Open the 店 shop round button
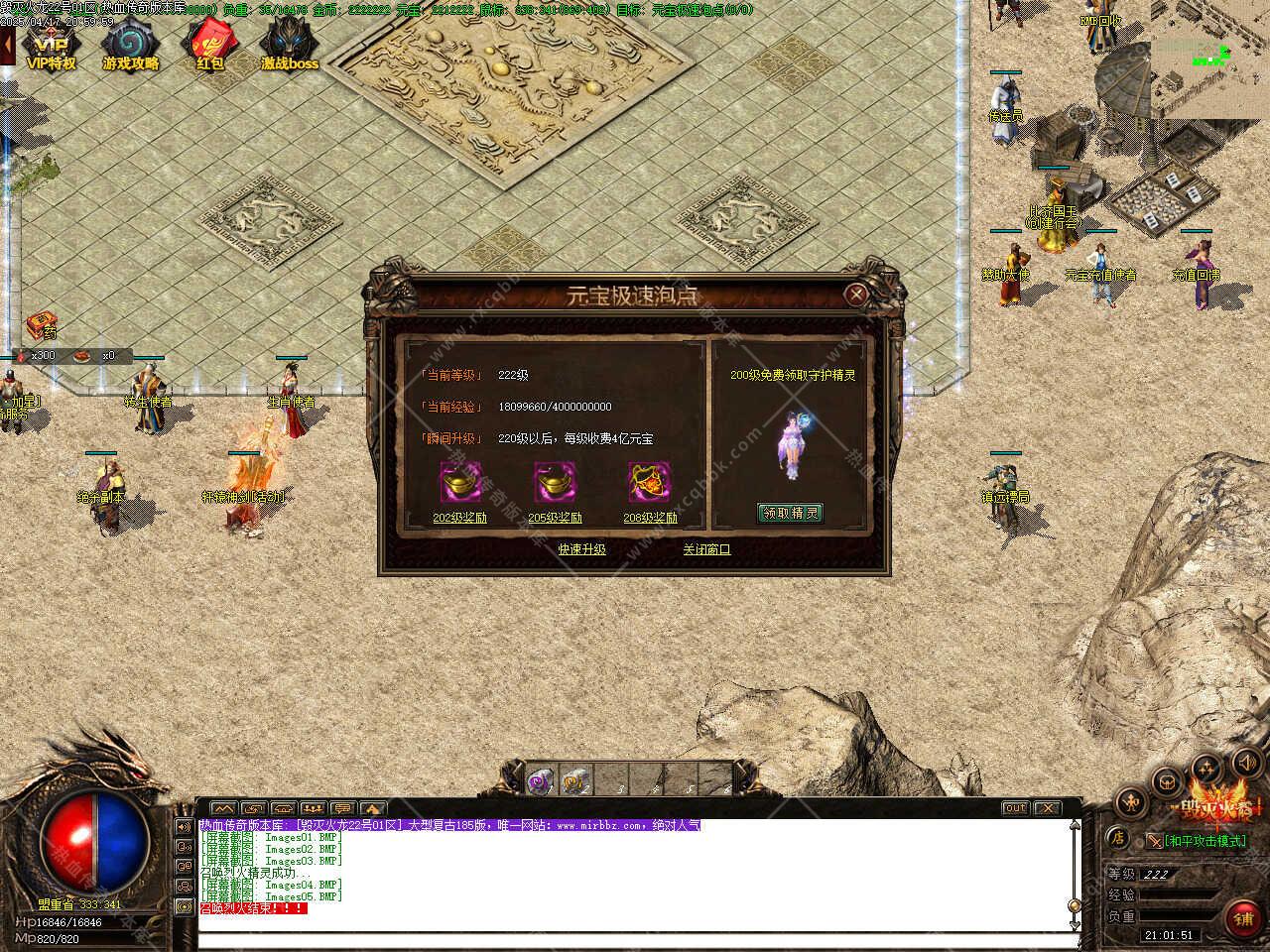Viewport: 1270px width, 952px height. [x=1117, y=838]
